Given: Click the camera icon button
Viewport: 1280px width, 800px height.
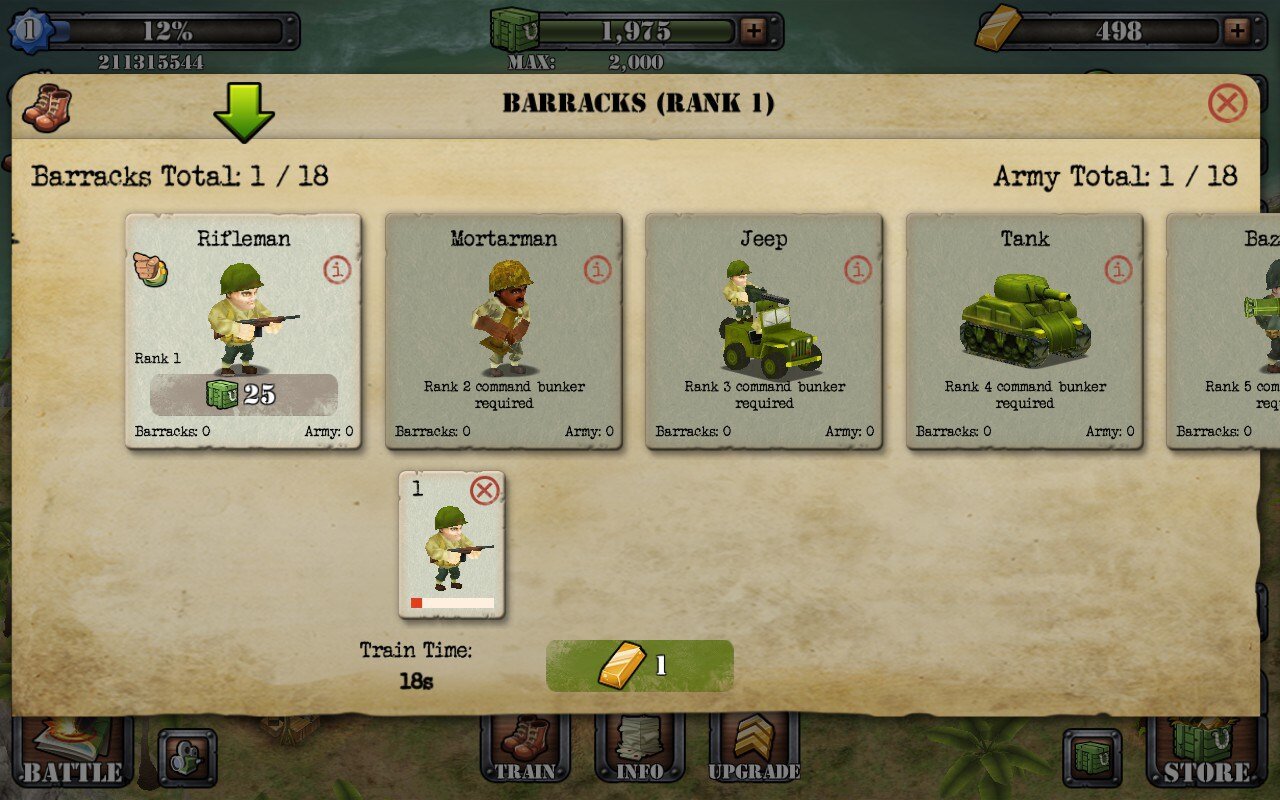Looking at the screenshot, I should 186,757.
